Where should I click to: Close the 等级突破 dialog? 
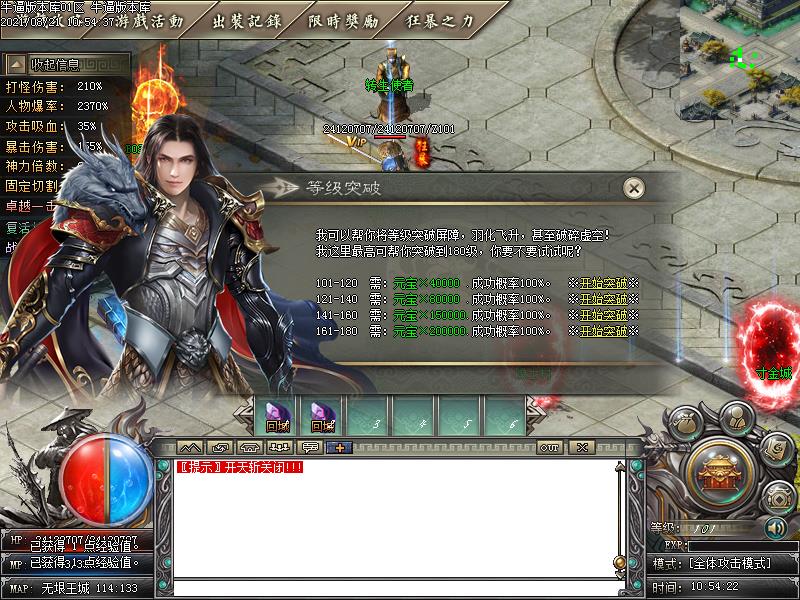632,188
